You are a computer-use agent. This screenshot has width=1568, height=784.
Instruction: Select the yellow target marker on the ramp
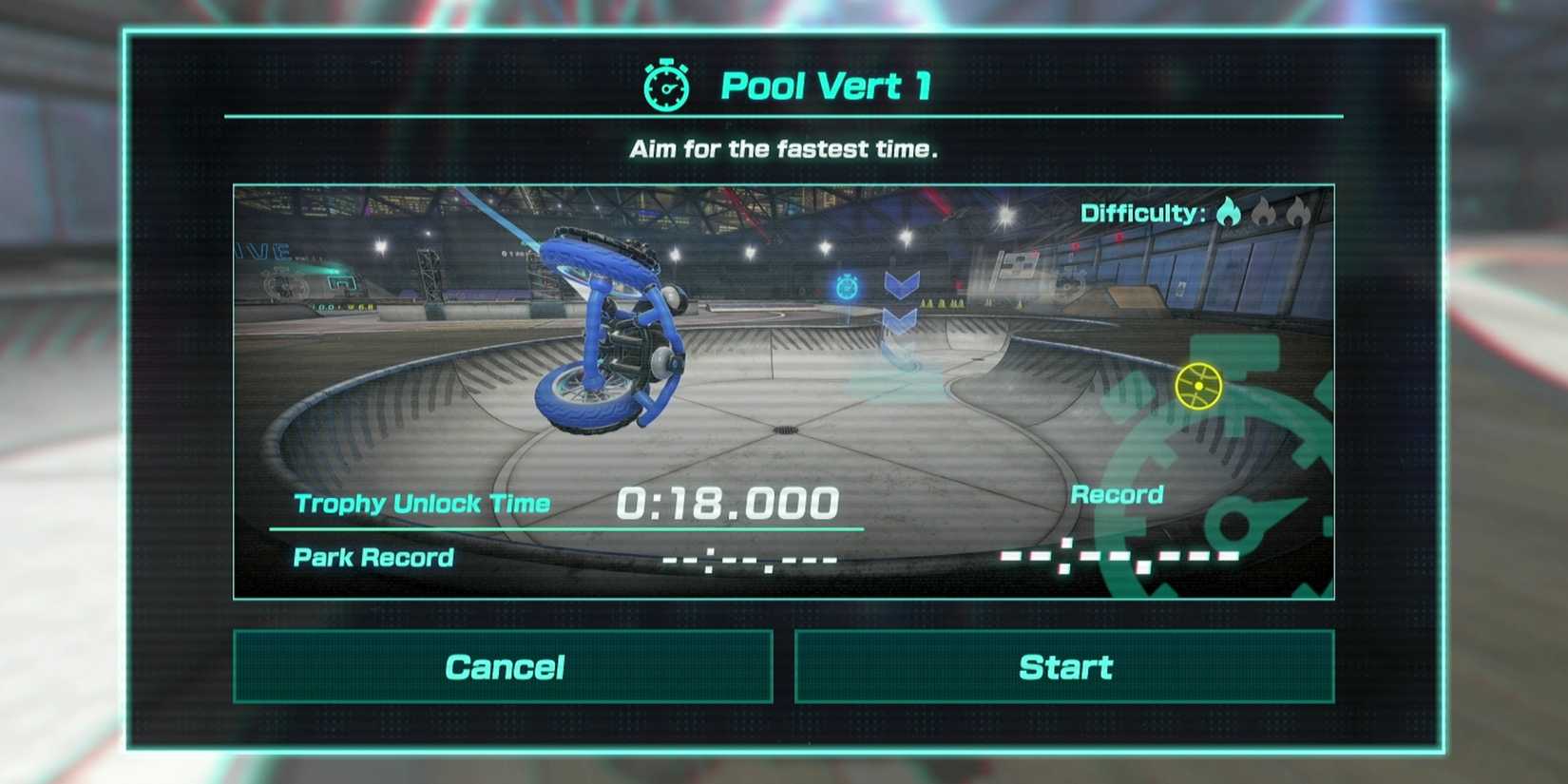[1201, 385]
